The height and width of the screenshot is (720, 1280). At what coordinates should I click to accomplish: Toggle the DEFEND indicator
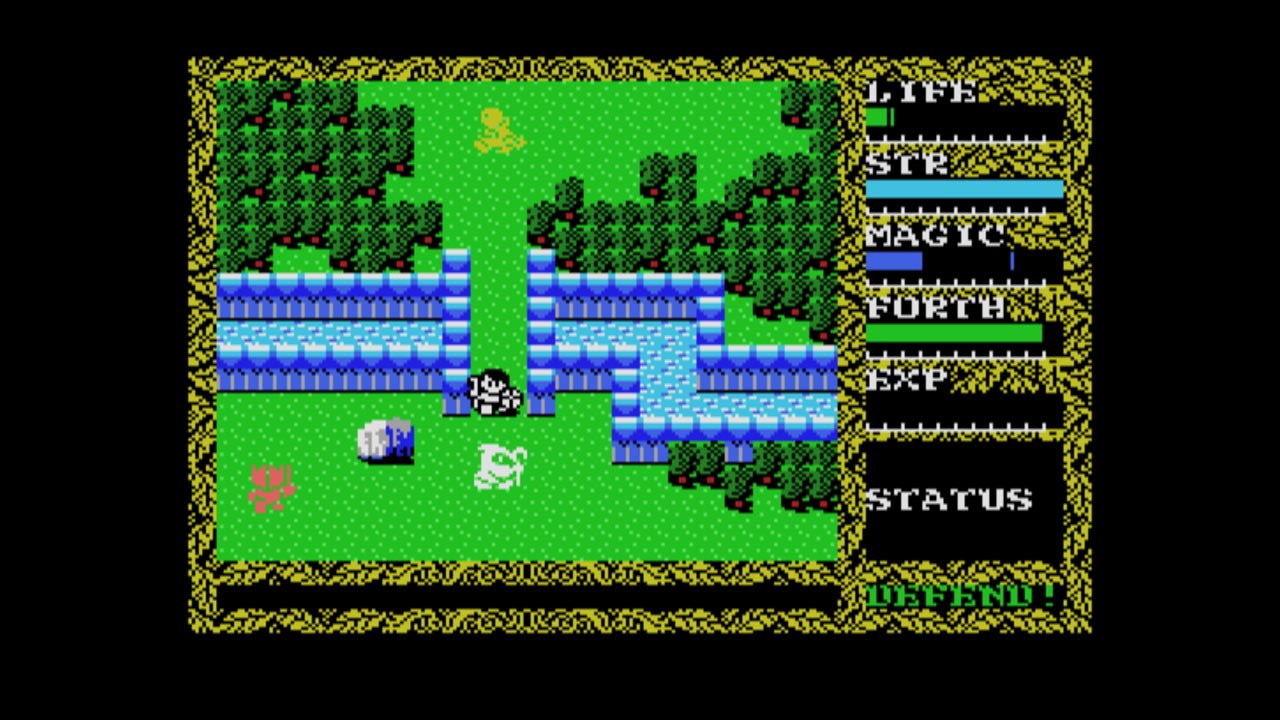coord(960,594)
